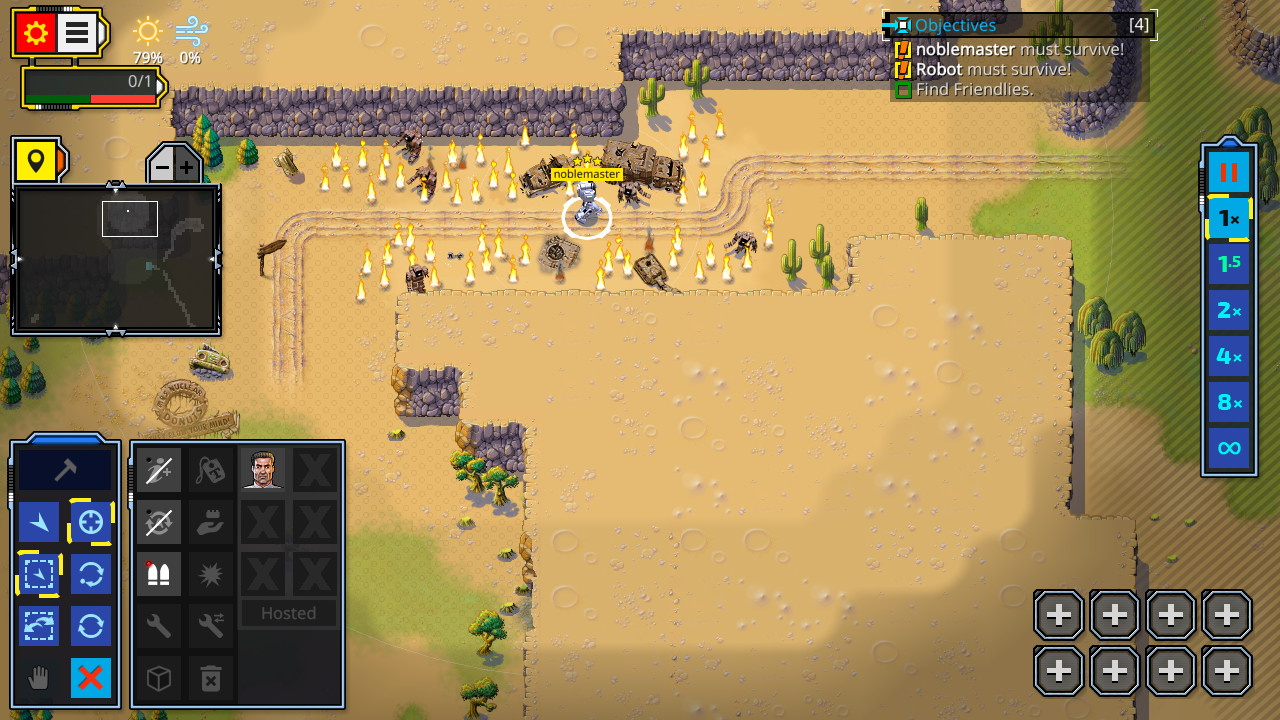Screen dimensions: 1280x720
Task: Click the red X cancel selection icon
Action: [x=91, y=678]
